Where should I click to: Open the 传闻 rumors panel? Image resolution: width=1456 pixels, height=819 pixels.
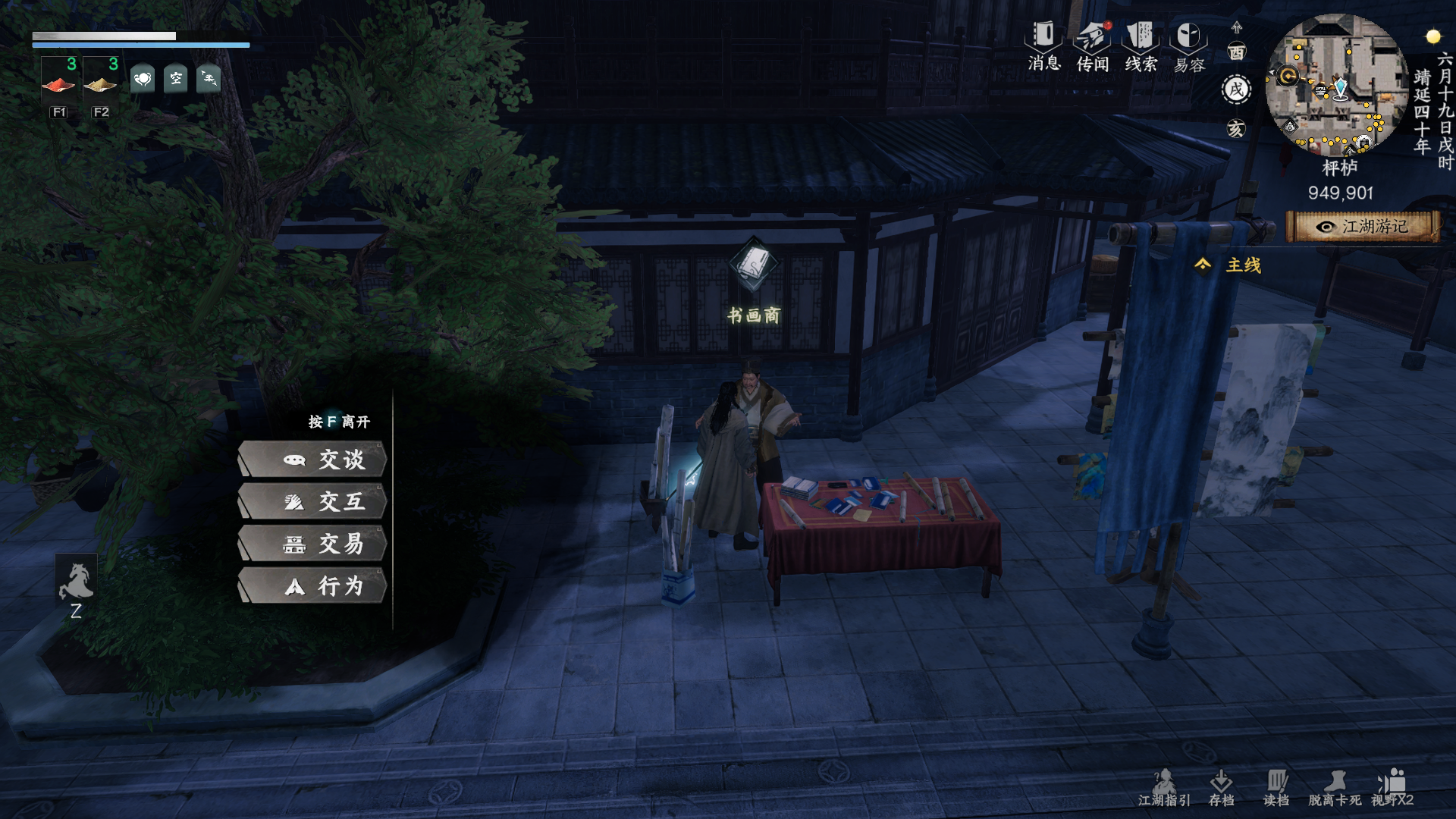click(1093, 45)
